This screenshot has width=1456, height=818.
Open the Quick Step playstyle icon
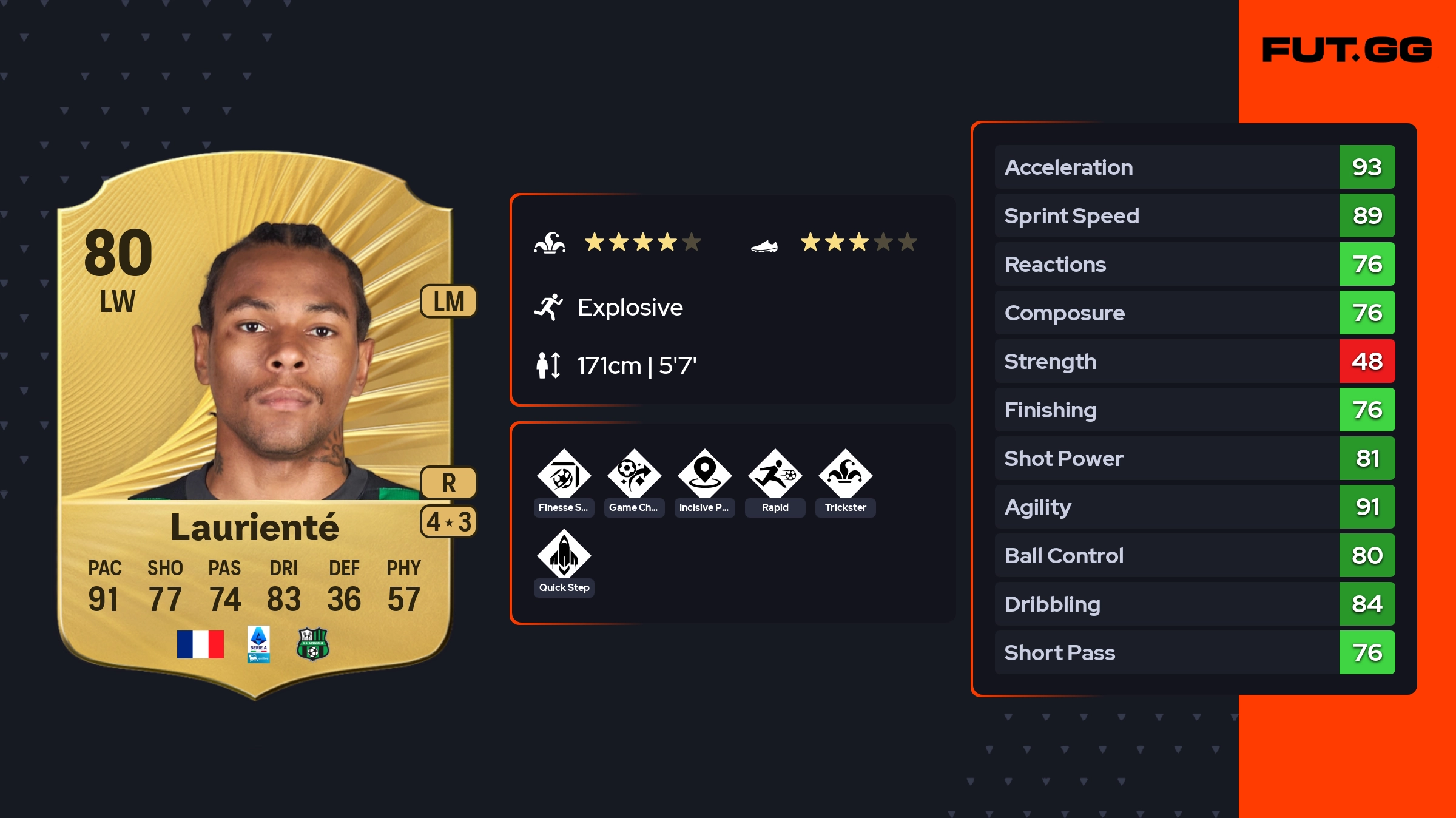click(564, 555)
